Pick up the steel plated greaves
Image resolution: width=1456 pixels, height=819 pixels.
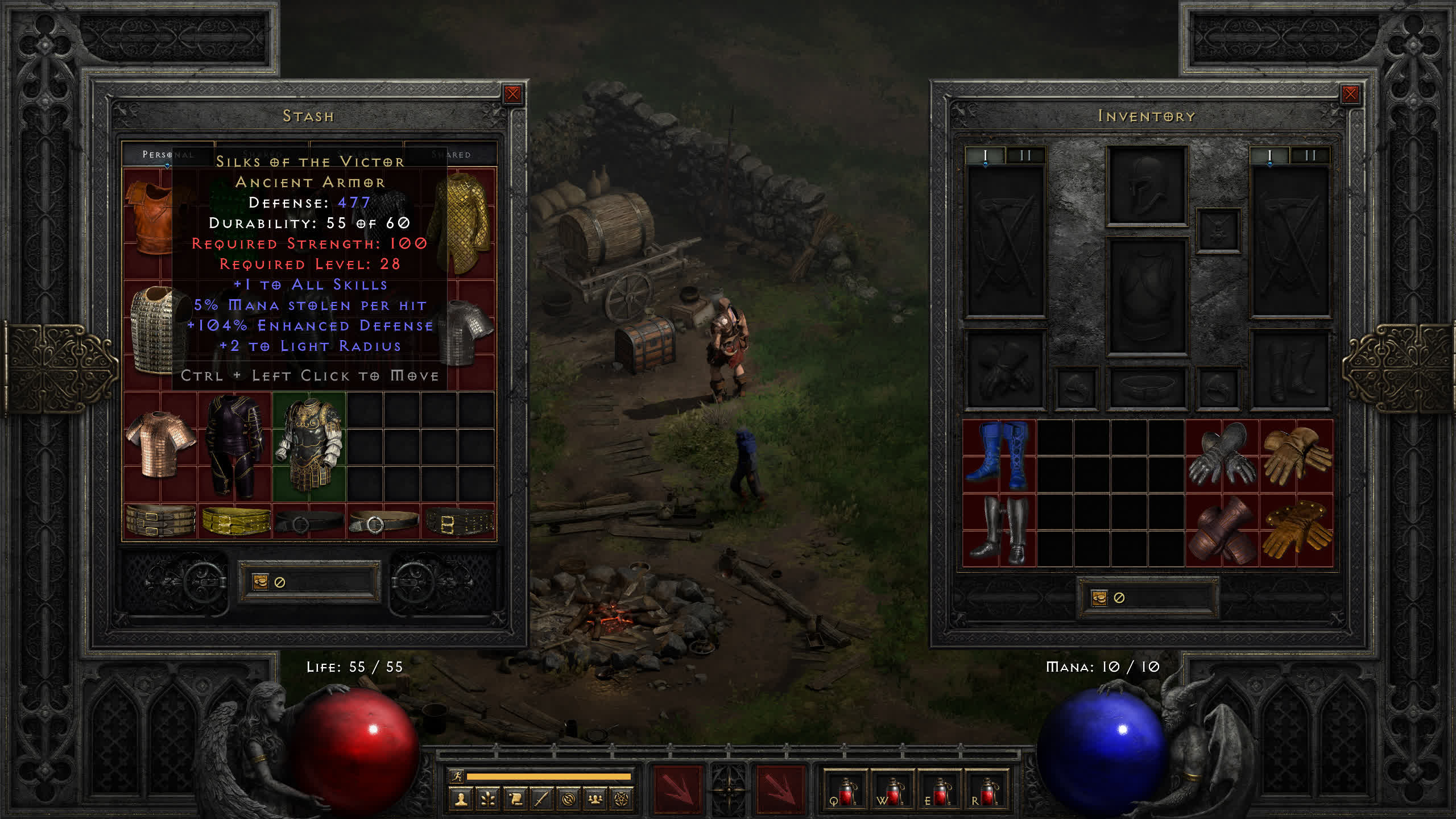(x=999, y=530)
